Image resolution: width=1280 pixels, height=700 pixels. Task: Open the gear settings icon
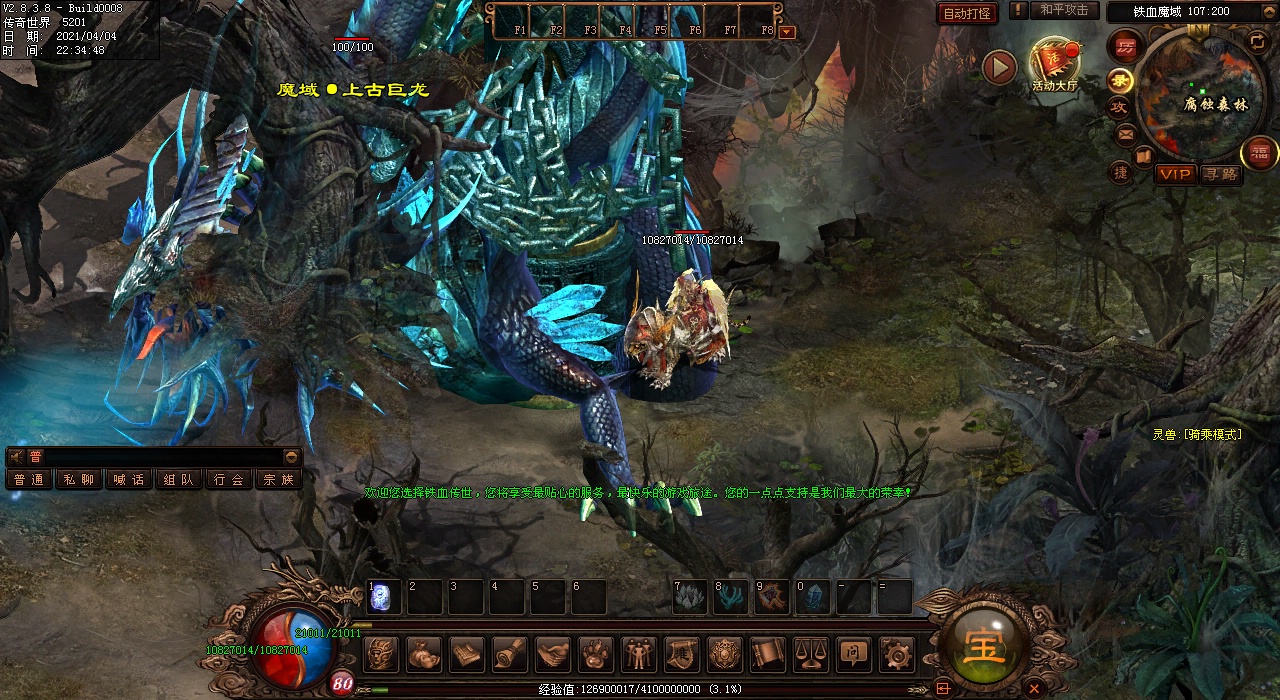[x=897, y=655]
